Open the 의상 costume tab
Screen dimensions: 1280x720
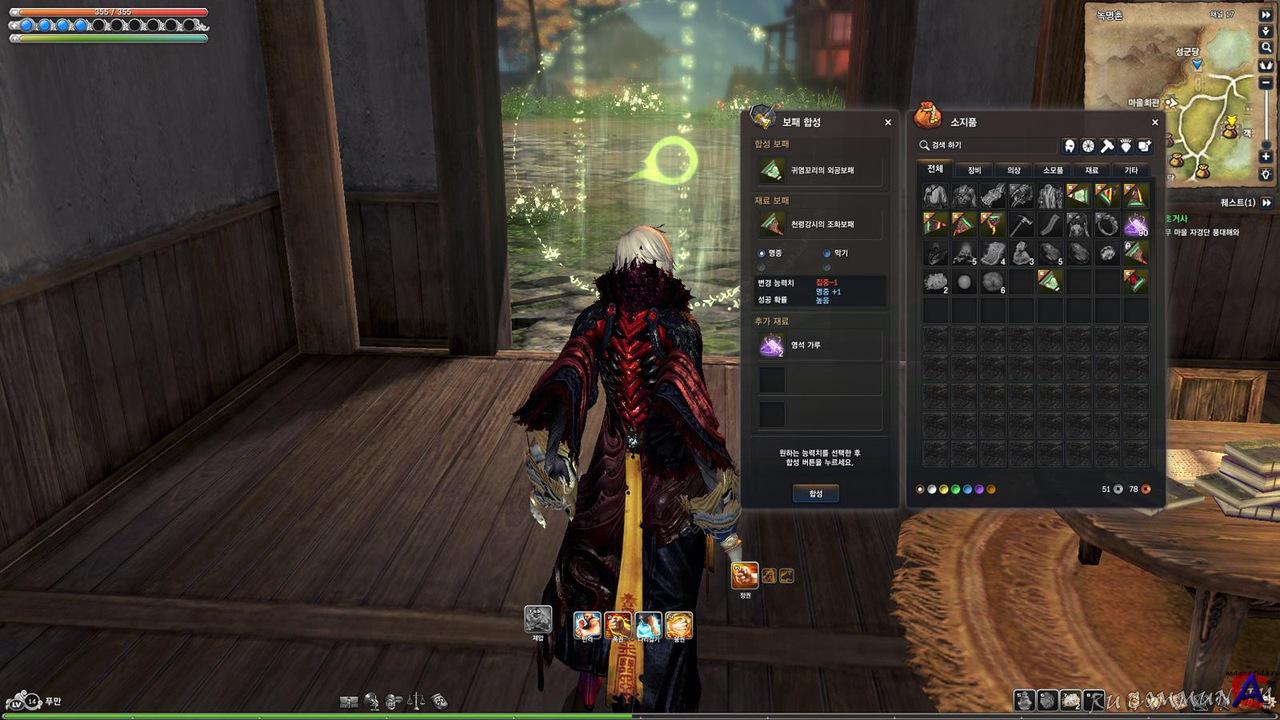tap(1013, 170)
